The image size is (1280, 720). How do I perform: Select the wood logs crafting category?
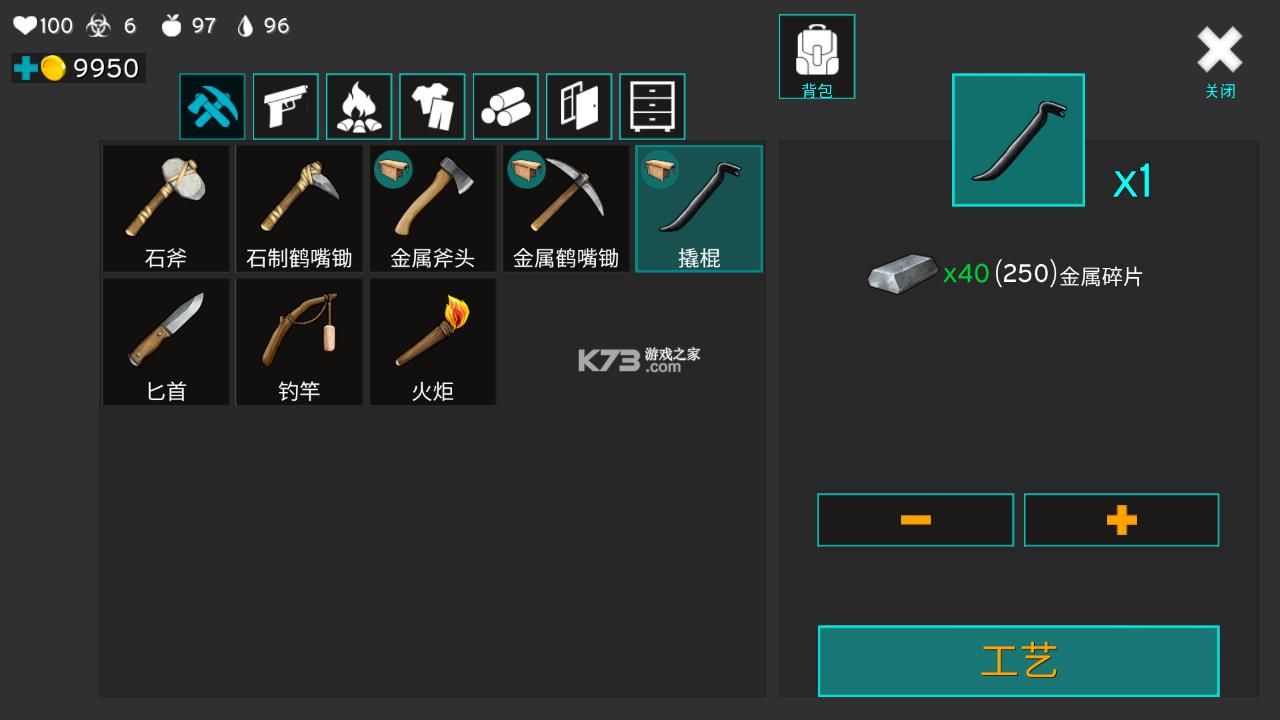(x=505, y=106)
